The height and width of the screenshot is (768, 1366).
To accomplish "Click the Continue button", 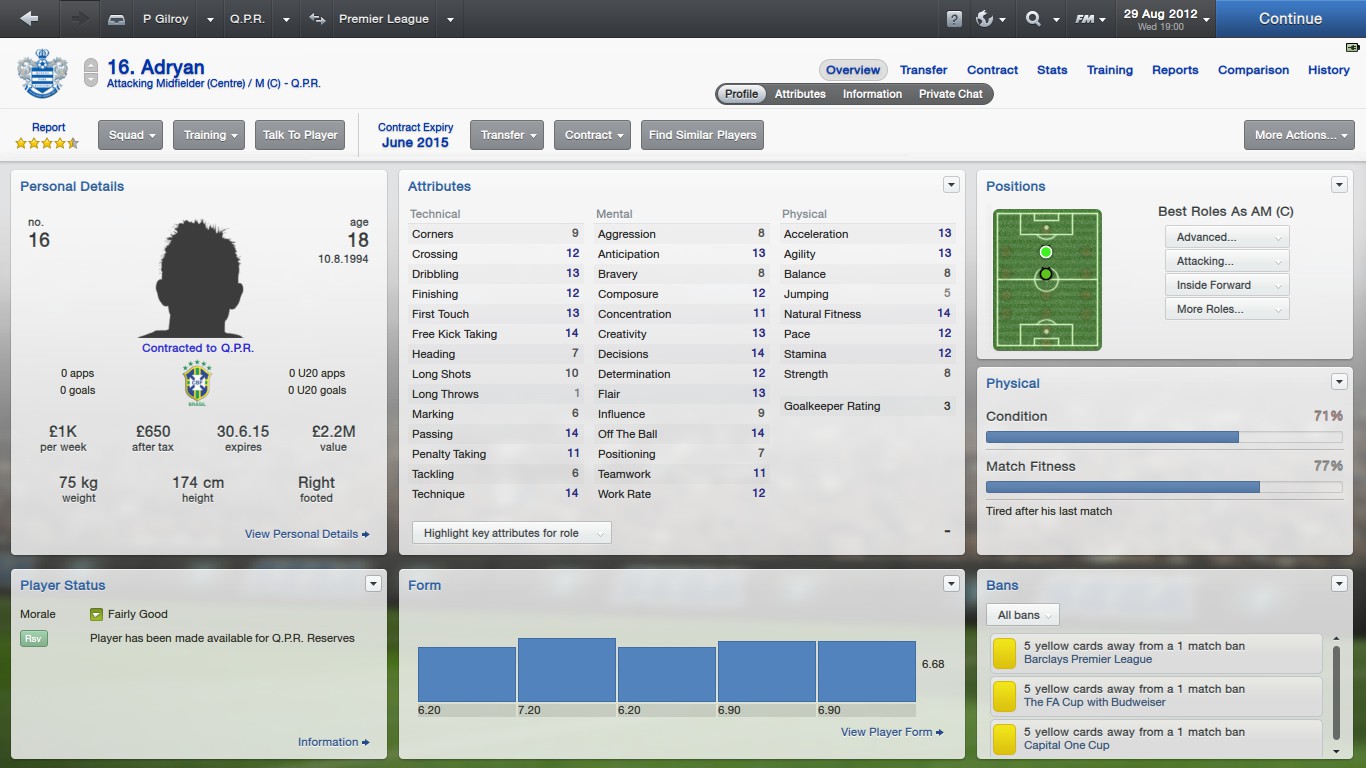I will 1290,19.
